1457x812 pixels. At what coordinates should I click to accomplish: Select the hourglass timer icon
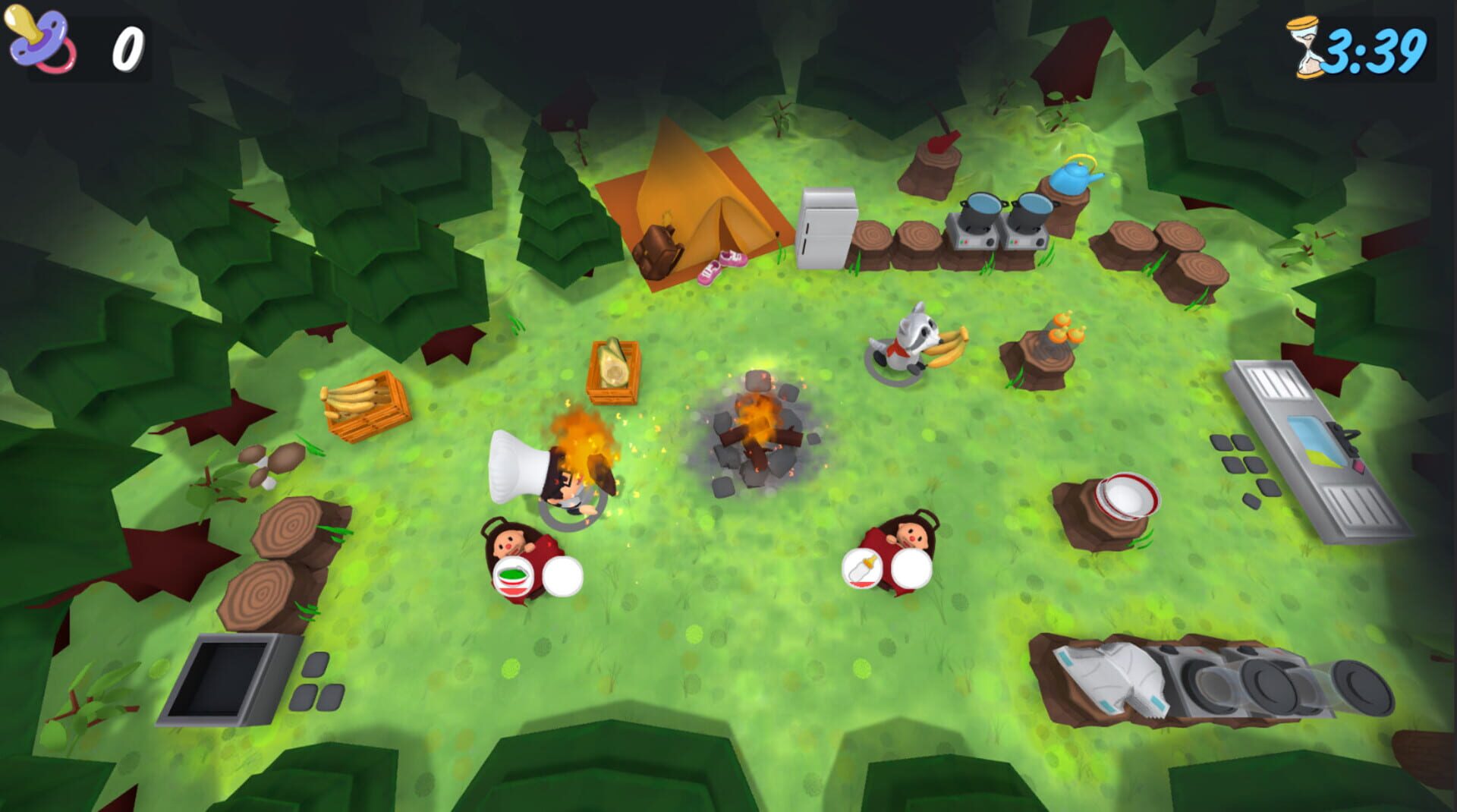[x=1303, y=47]
